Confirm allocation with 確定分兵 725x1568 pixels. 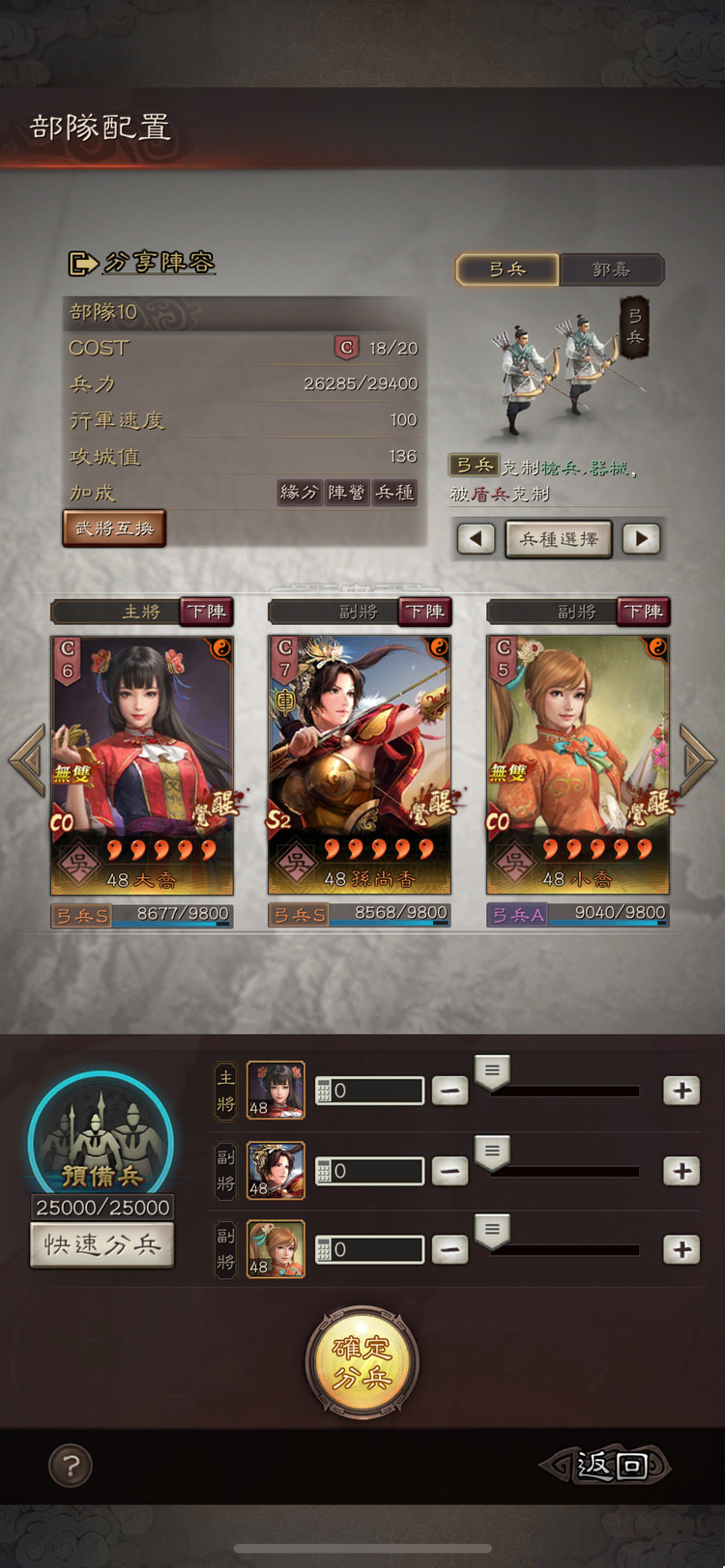362,1361
